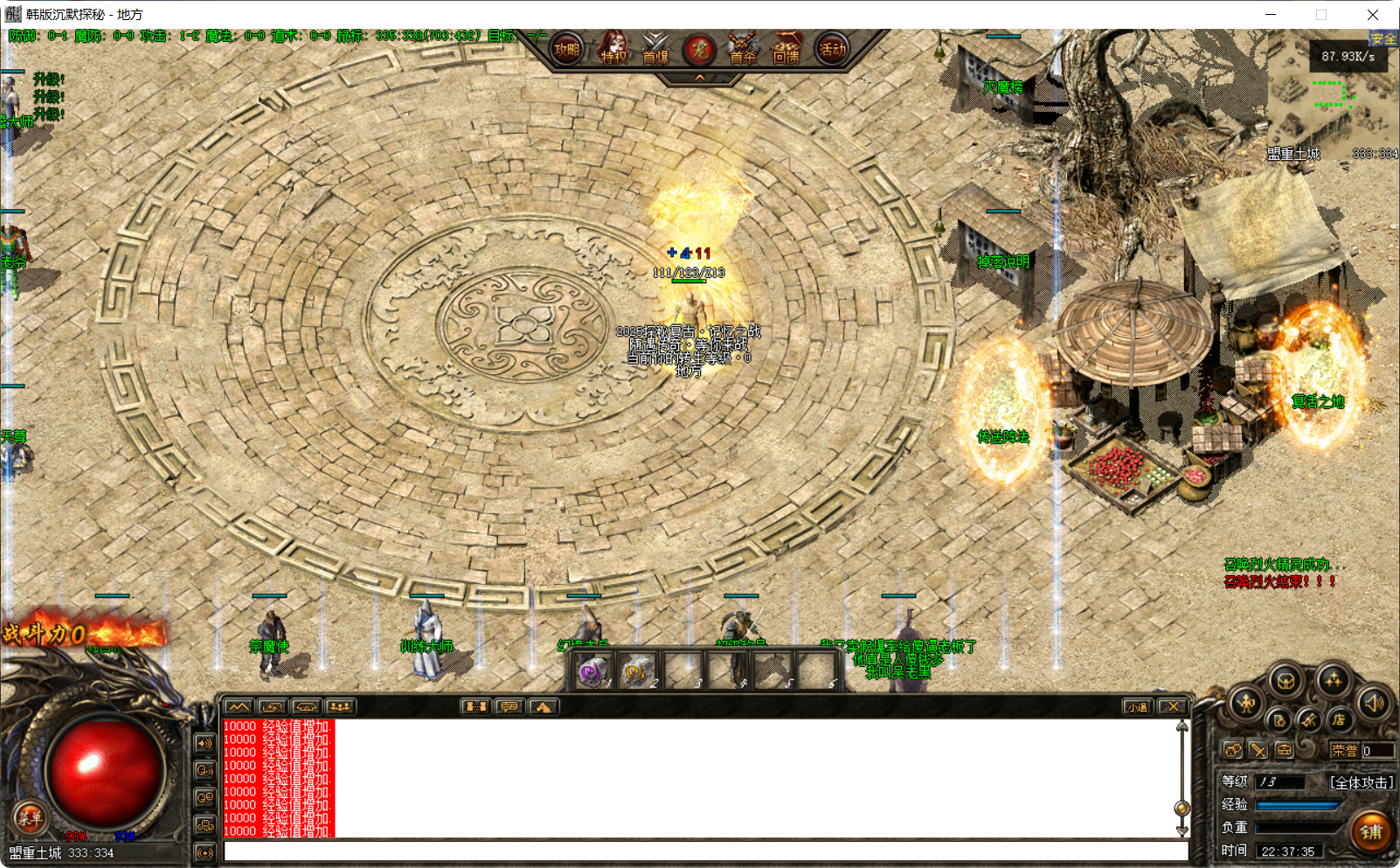Open the 活动 activities panel

tap(833, 50)
